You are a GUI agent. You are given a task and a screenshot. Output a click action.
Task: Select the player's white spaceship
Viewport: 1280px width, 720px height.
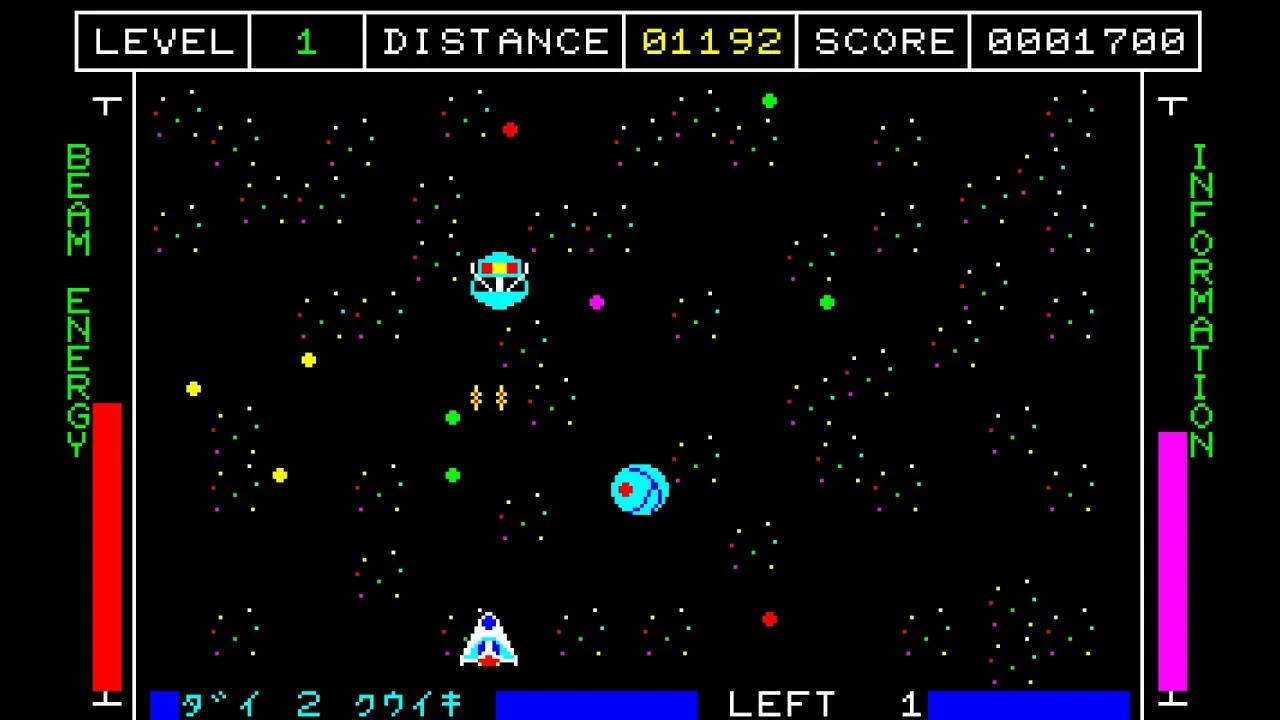click(488, 640)
